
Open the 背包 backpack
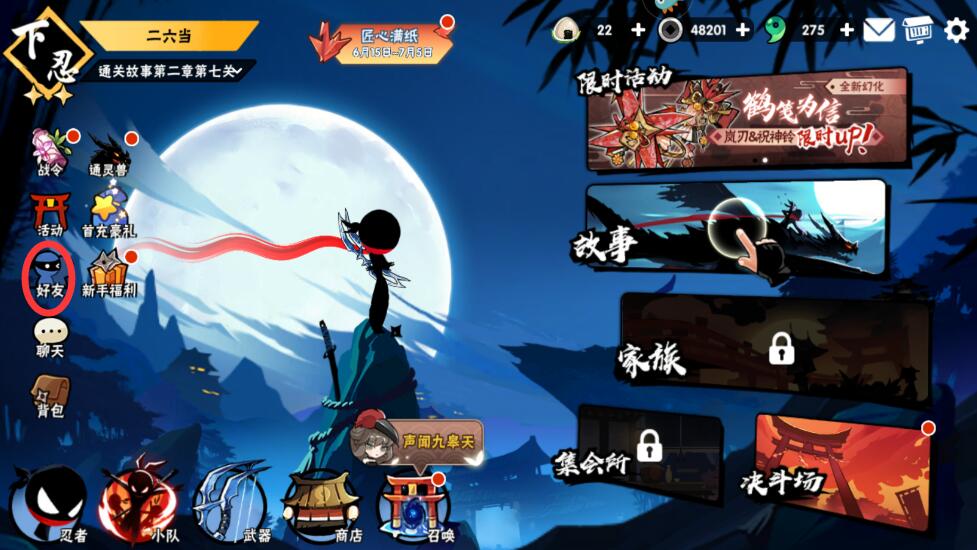click(49, 394)
